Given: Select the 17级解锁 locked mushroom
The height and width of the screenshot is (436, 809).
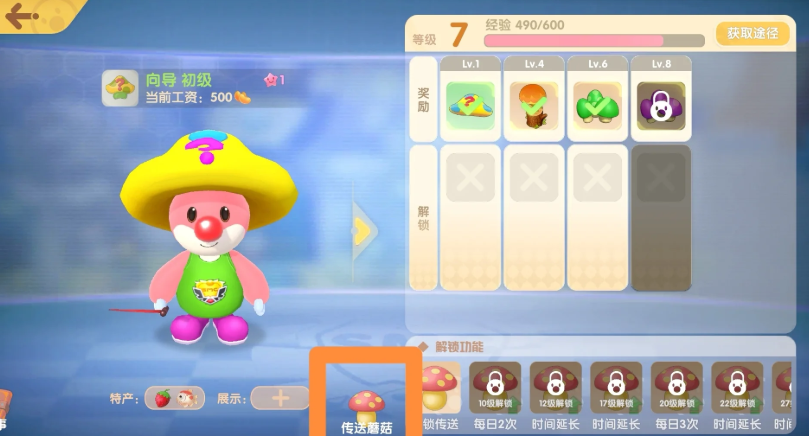Looking at the screenshot, I should [x=616, y=384].
